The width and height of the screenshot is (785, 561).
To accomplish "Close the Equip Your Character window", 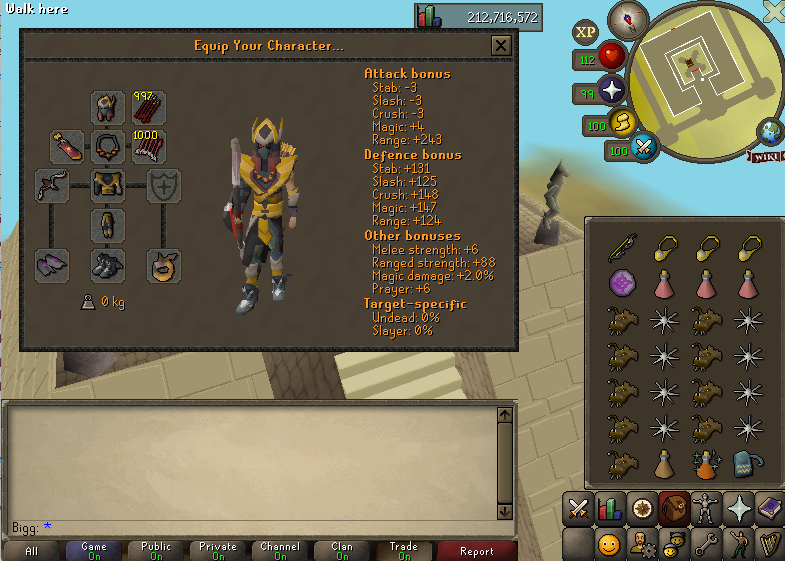I will click(501, 45).
